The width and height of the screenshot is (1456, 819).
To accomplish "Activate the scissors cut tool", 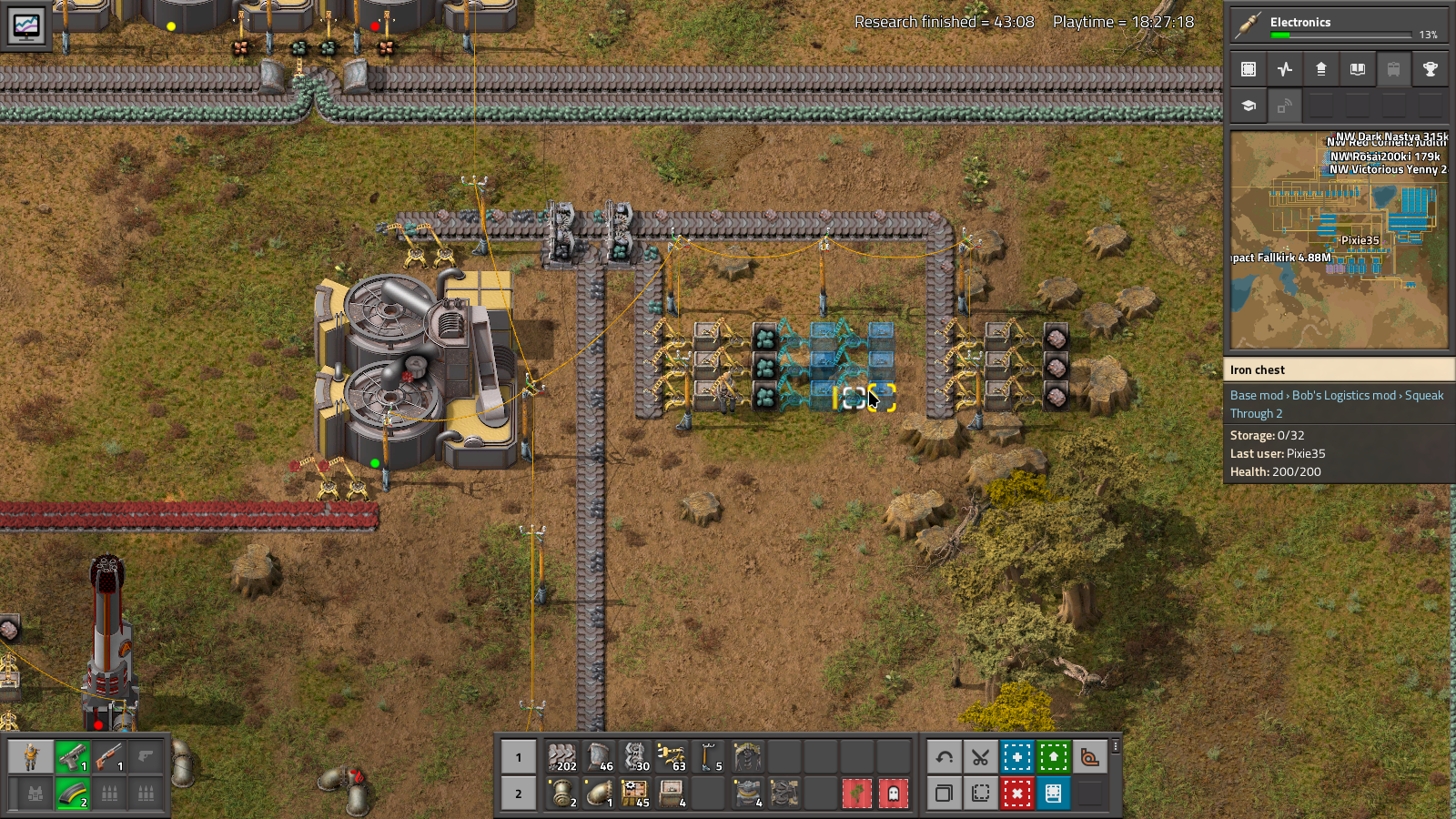I will [980, 757].
